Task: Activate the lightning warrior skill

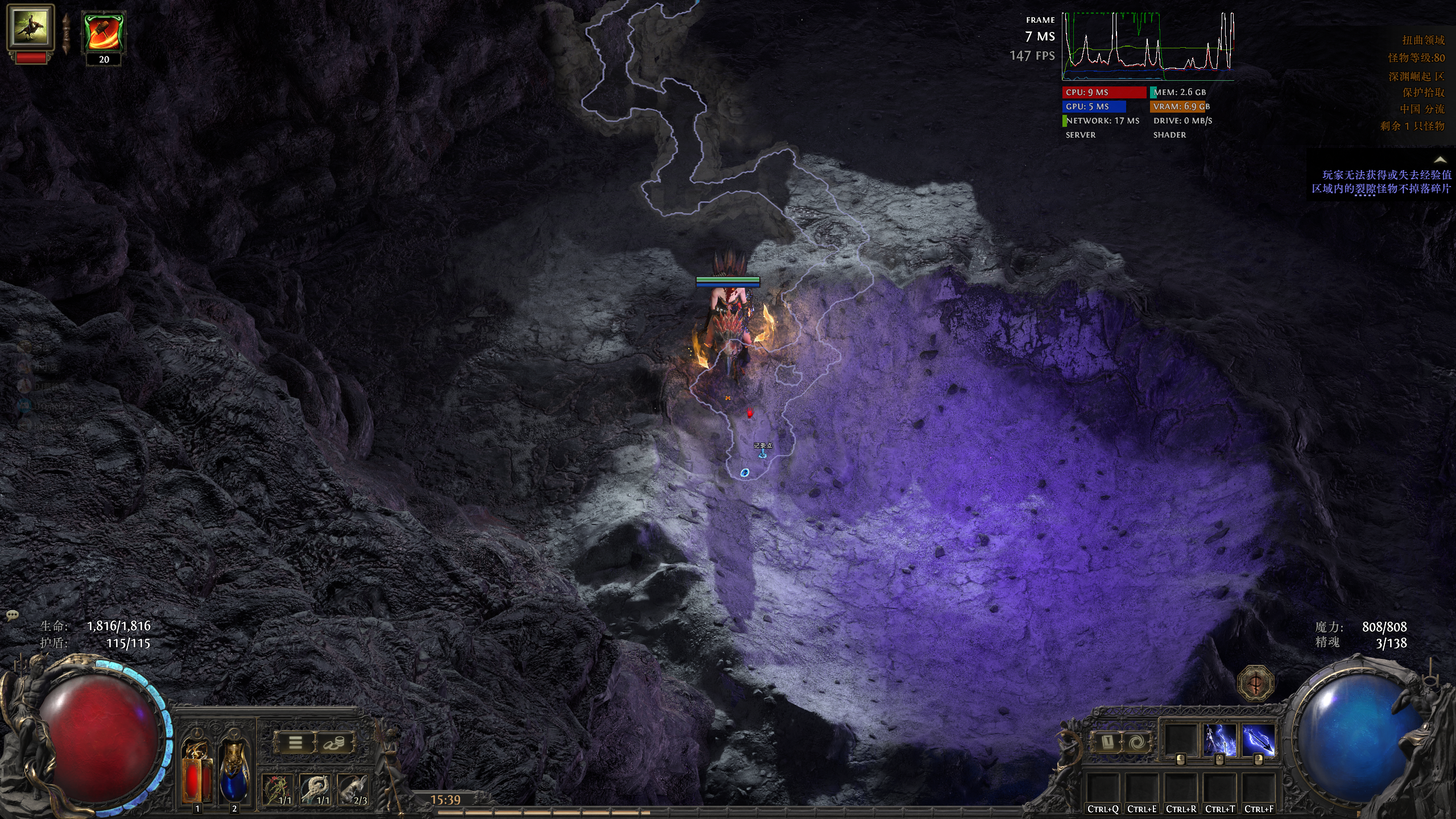Action: click(1220, 741)
